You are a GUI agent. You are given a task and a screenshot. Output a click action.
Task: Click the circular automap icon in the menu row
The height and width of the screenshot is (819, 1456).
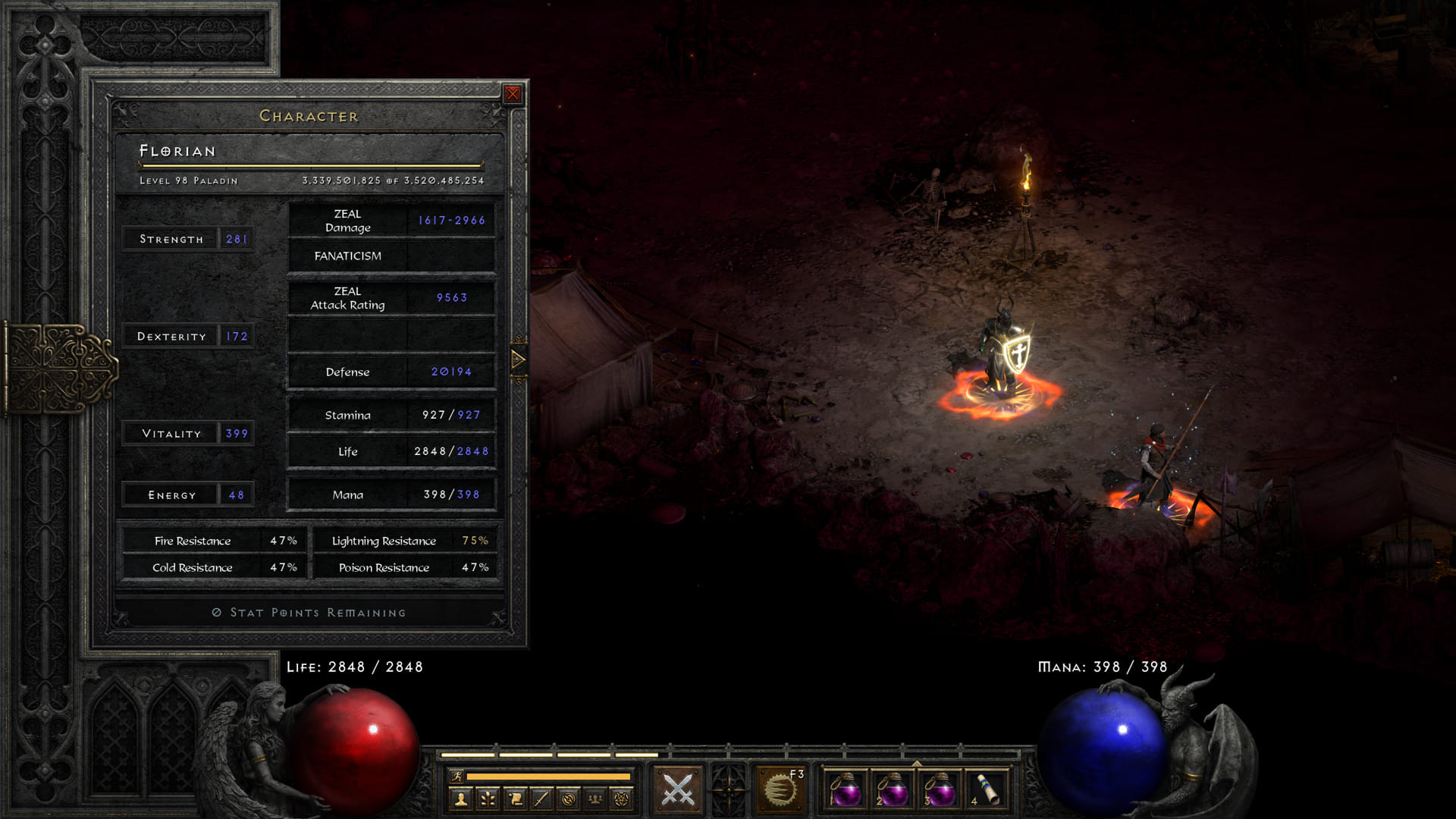[x=569, y=799]
